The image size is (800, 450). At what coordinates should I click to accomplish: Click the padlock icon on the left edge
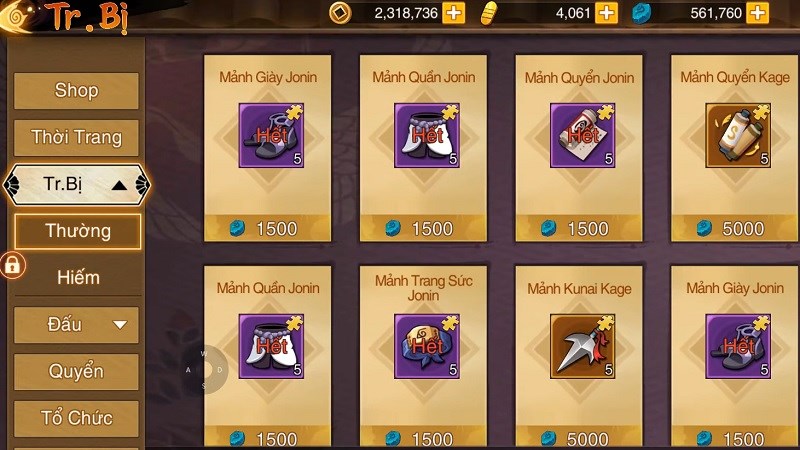coord(12,265)
